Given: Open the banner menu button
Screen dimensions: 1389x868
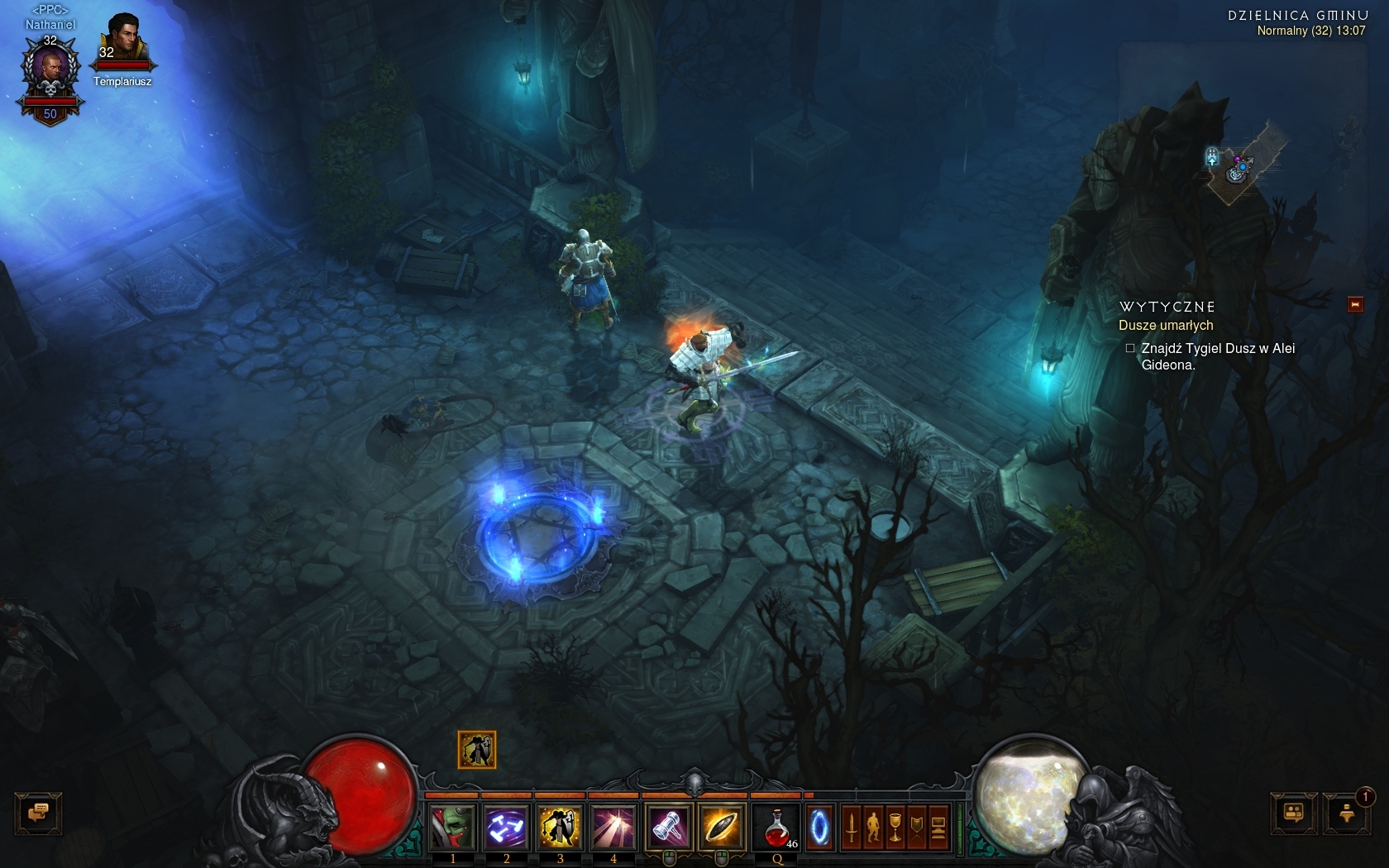Looking at the screenshot, I should click(x=916, y=827).
